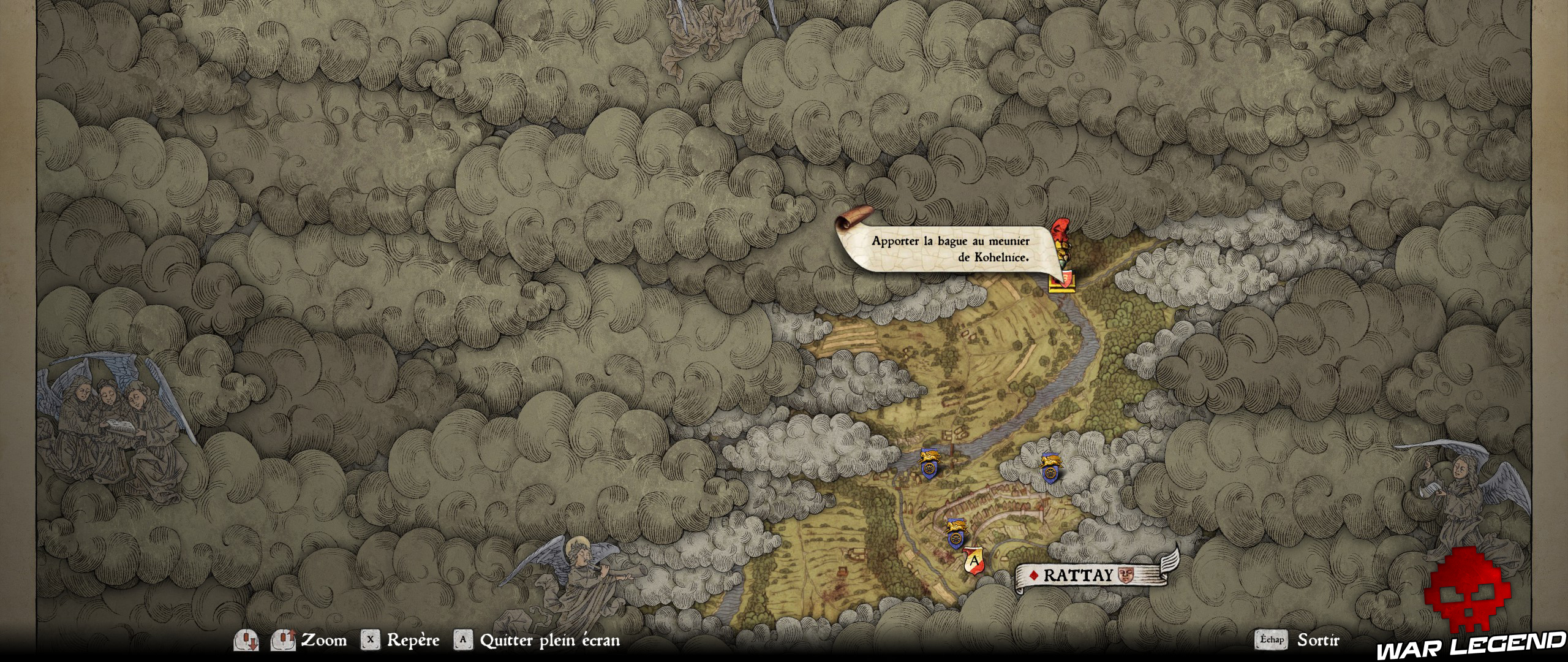Image resolution: width=1568 pixels, height=662 pixels.
Task: Select the Repère option in the bottom bar
Action: point(412,640)
